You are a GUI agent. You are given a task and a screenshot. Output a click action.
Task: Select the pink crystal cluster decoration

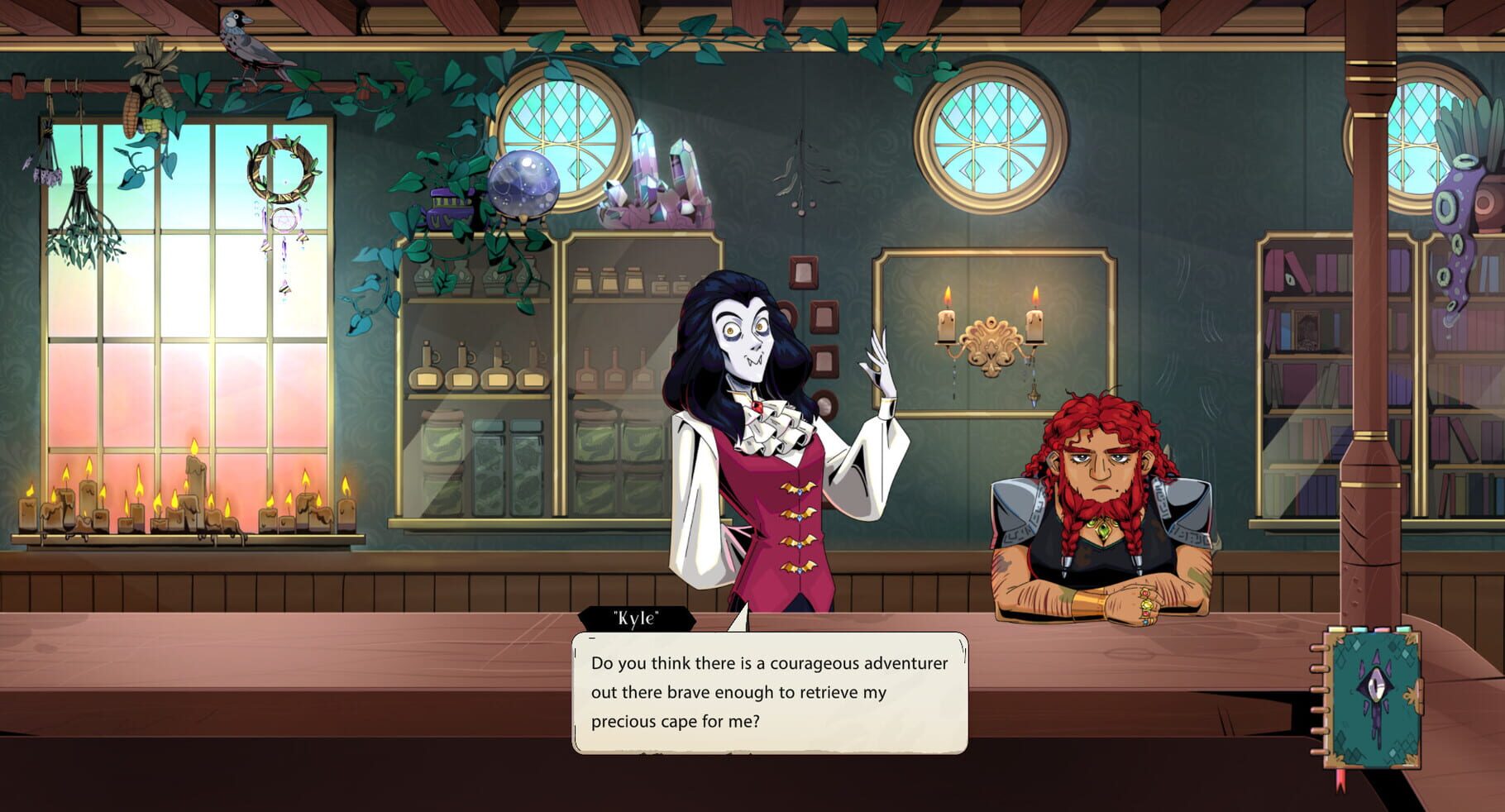(x=653, y=186)
